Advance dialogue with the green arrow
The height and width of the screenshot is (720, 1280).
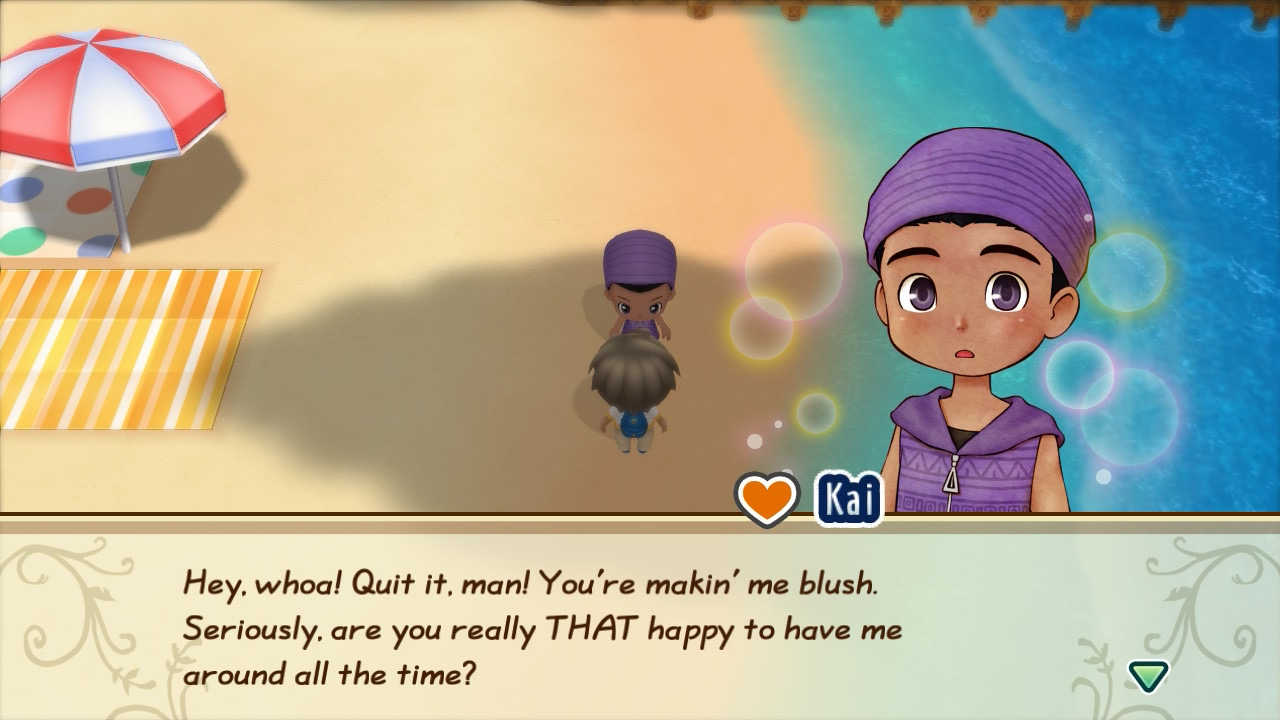click(1148, 676)
